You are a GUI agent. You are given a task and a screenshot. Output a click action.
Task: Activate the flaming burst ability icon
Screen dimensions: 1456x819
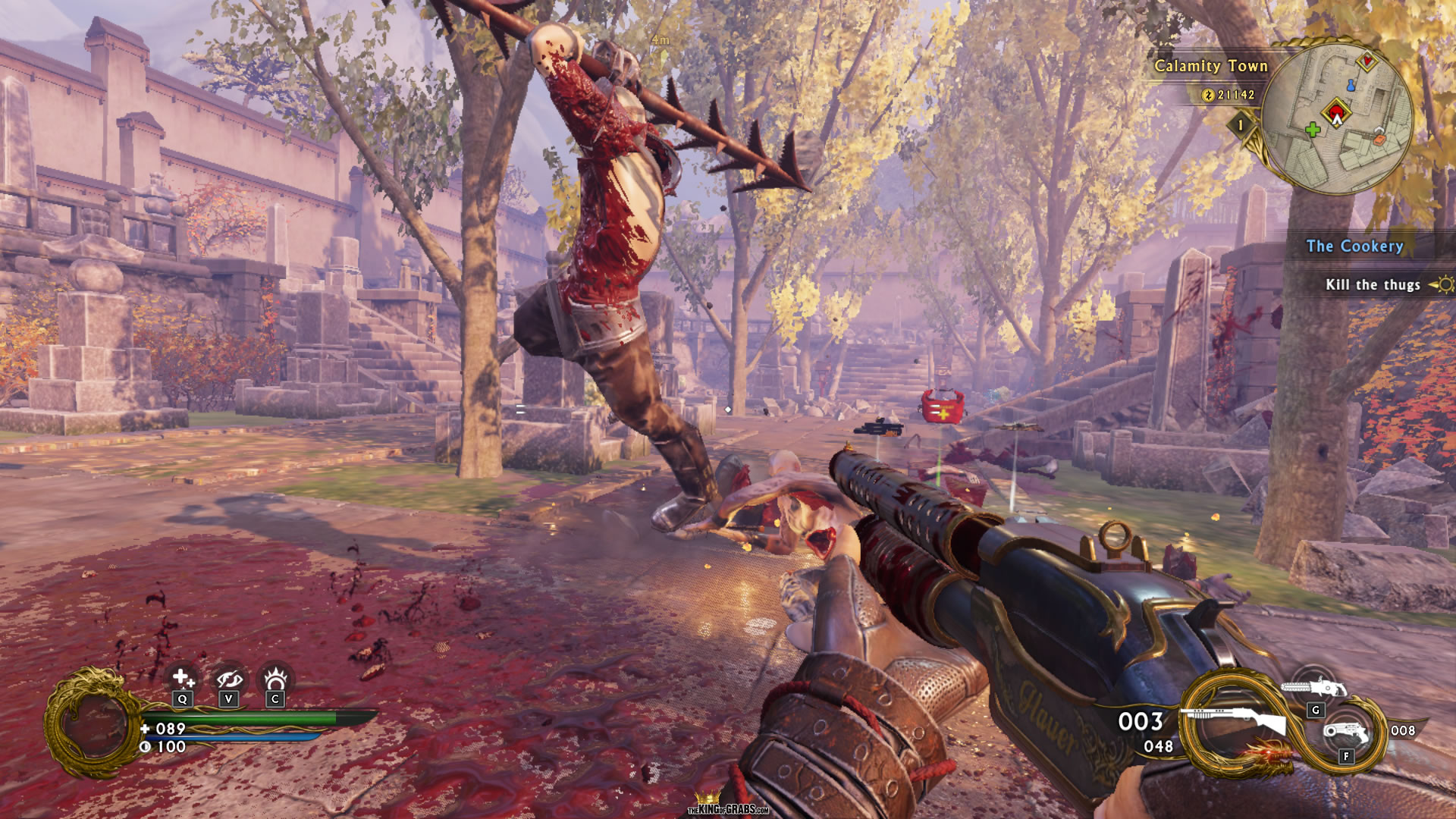pos(275,677)
